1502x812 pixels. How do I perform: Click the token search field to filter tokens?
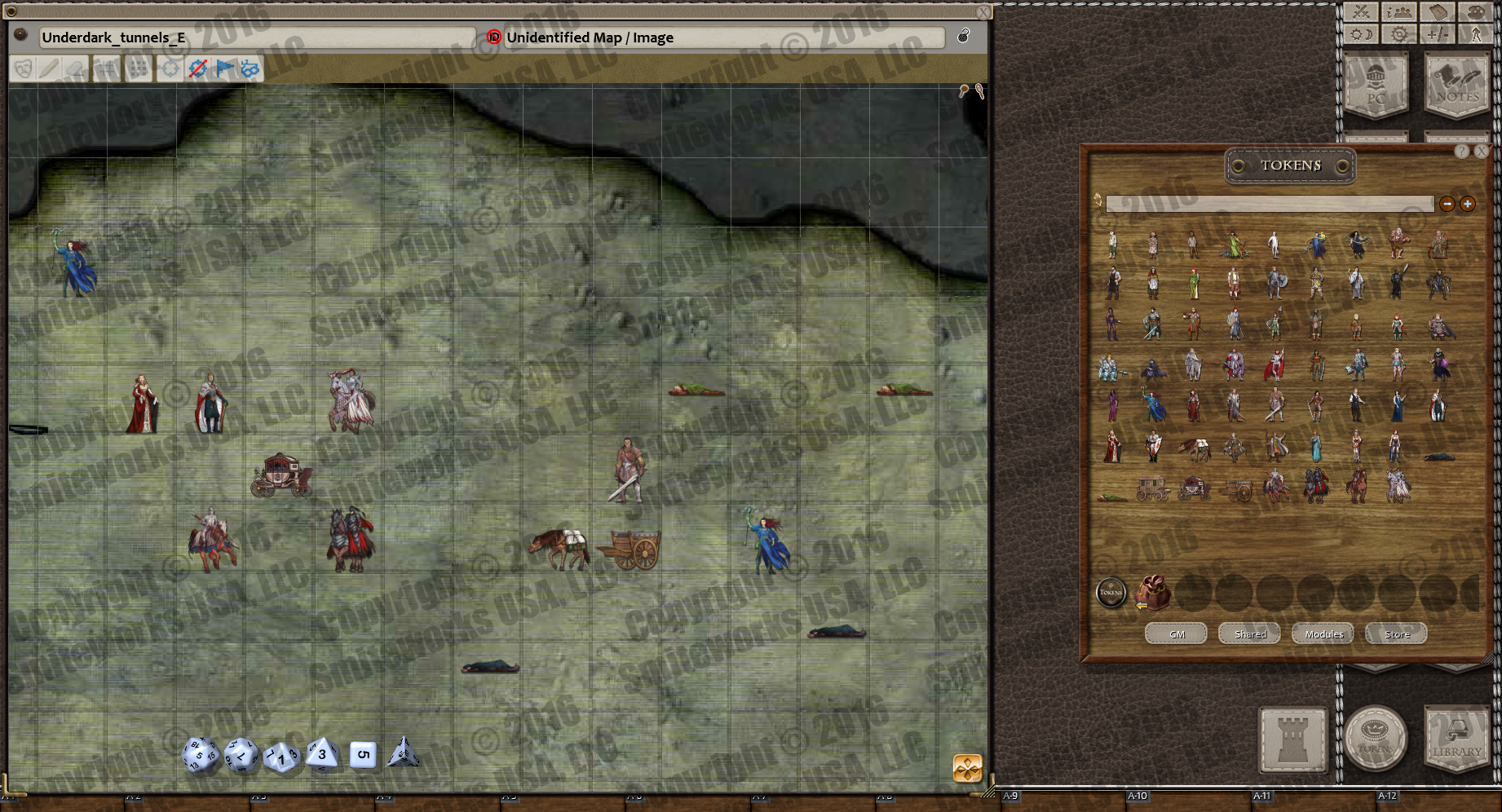click(1269, 204)
